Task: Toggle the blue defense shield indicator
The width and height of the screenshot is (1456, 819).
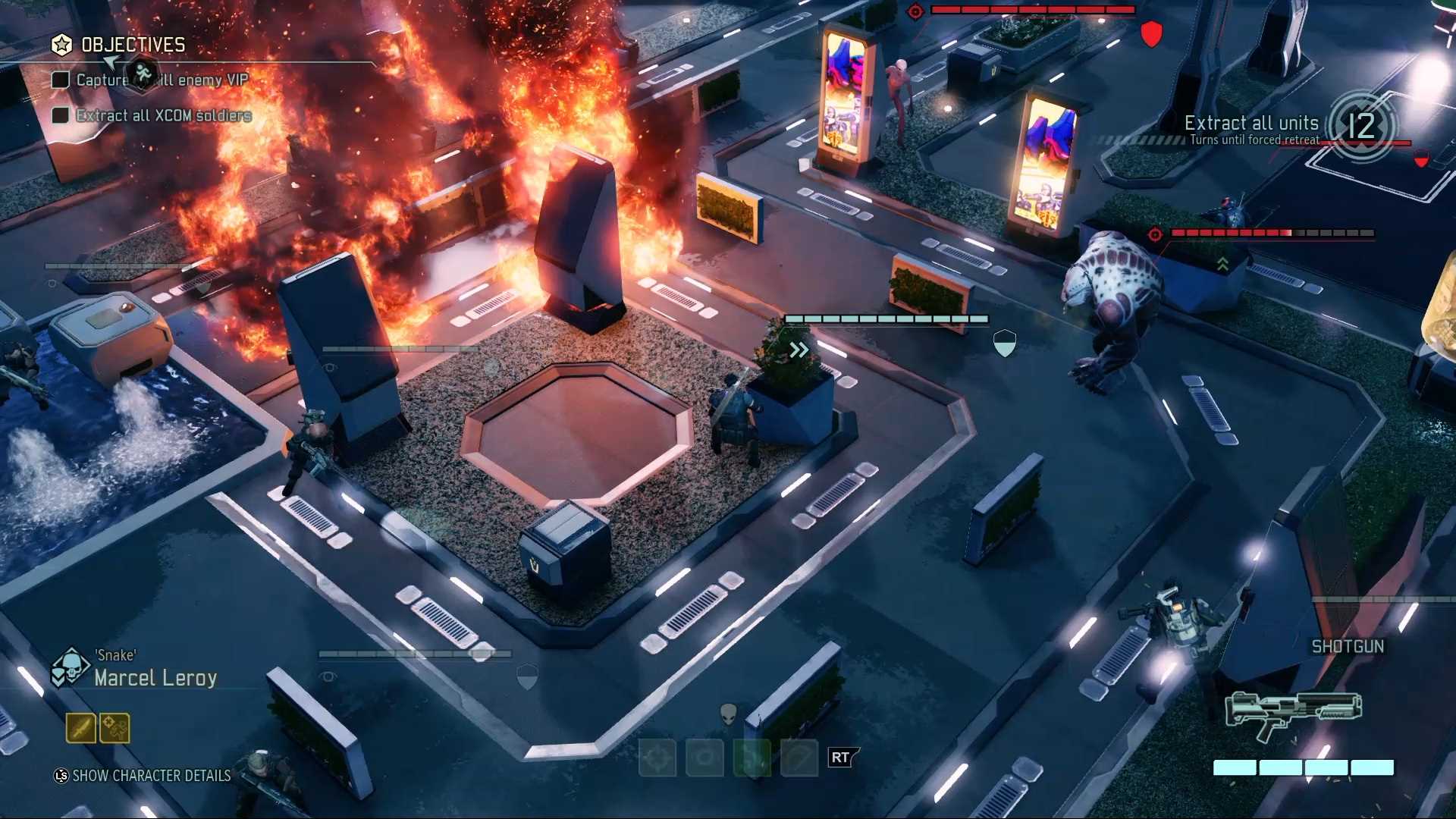Action: 1004,343
